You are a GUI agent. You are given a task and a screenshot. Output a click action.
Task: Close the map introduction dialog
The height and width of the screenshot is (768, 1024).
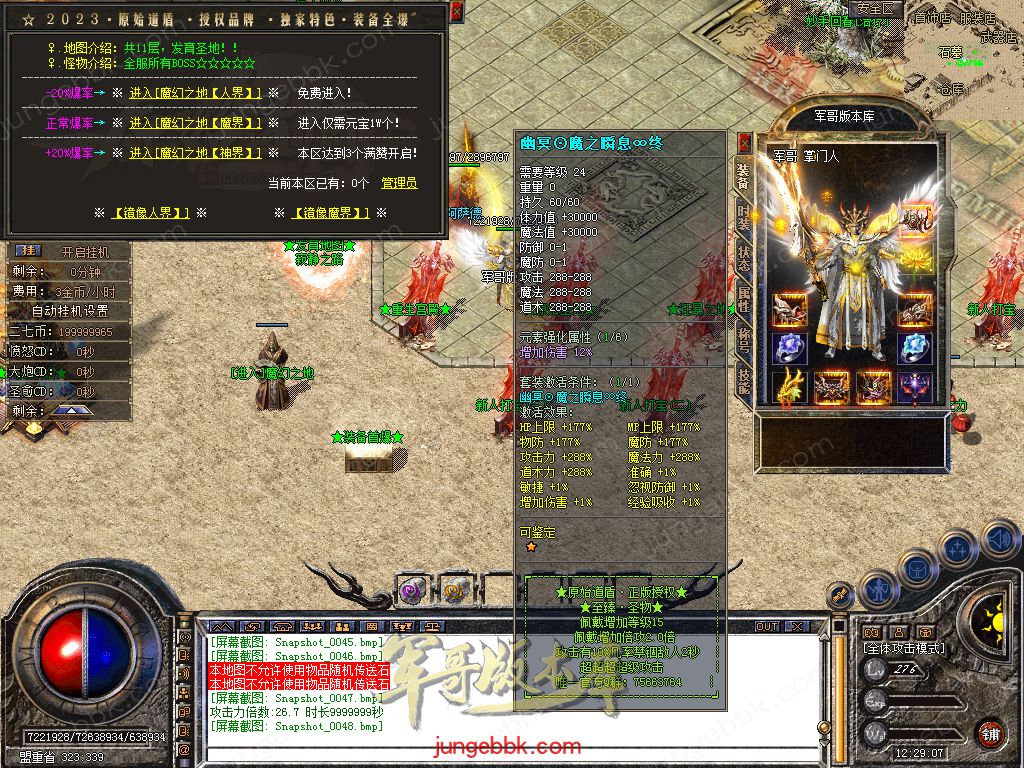457,12
